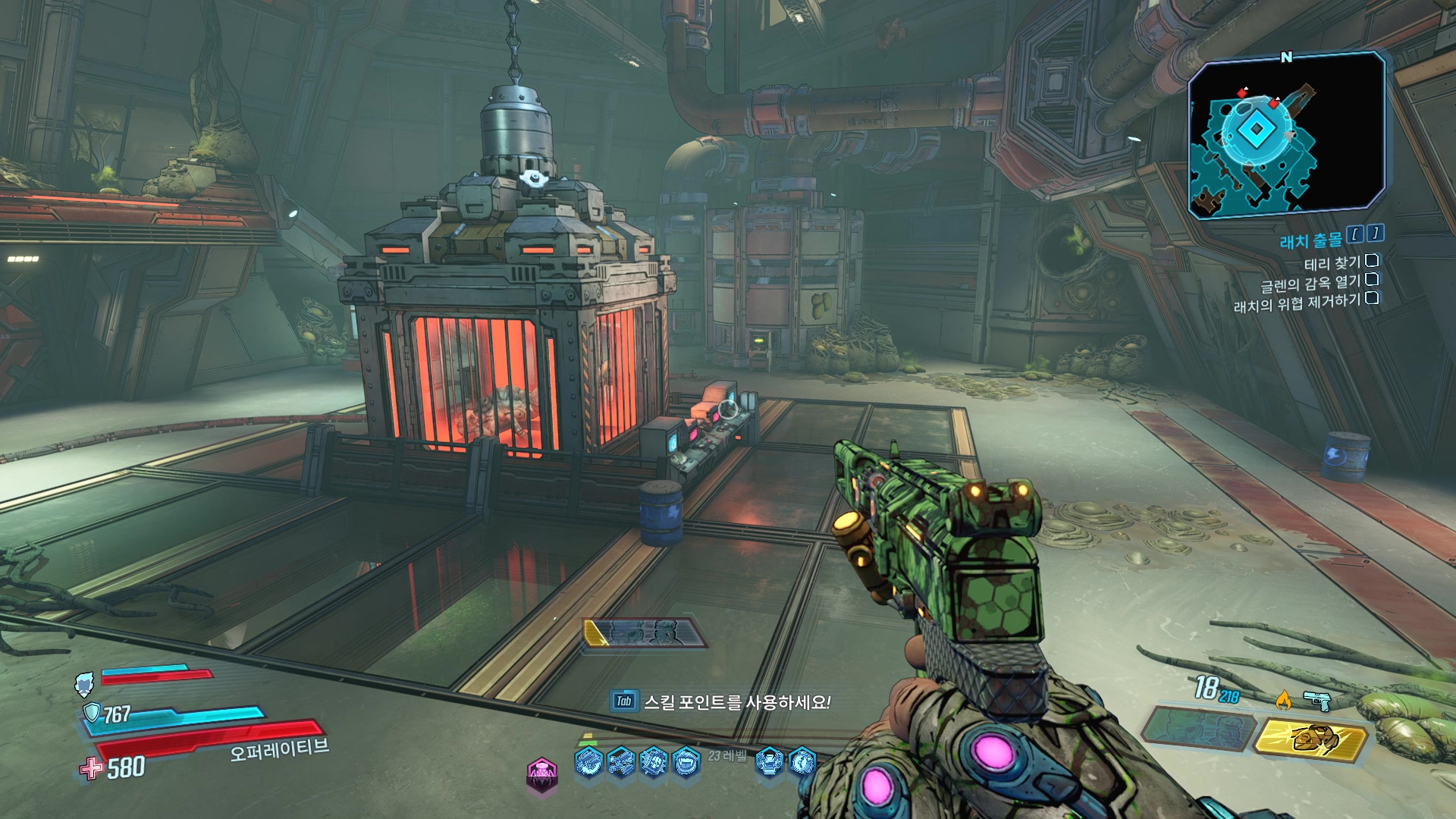
Task: Click the shield emblem beside 767
Action: [x=92, y=713]
